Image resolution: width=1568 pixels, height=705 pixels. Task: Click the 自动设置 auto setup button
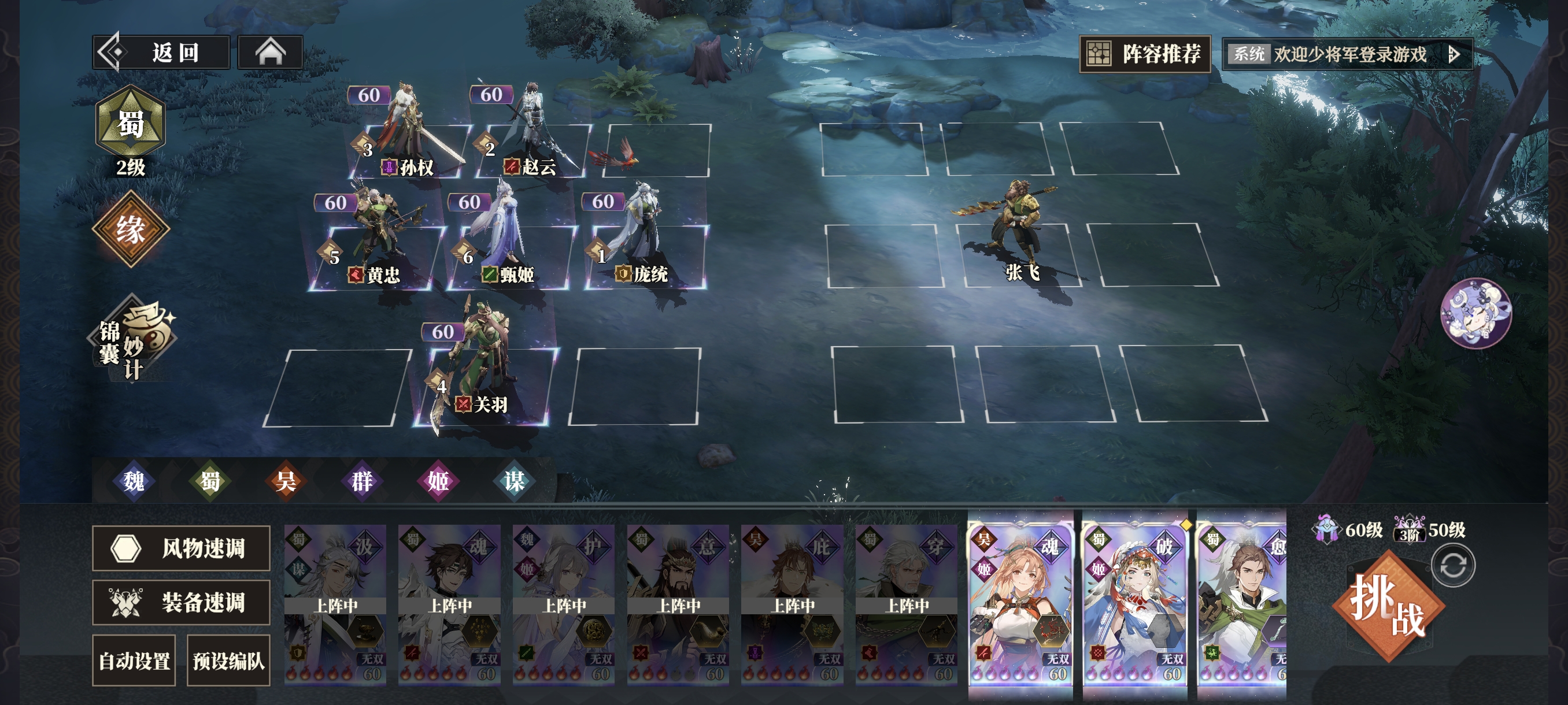point(134,661)
